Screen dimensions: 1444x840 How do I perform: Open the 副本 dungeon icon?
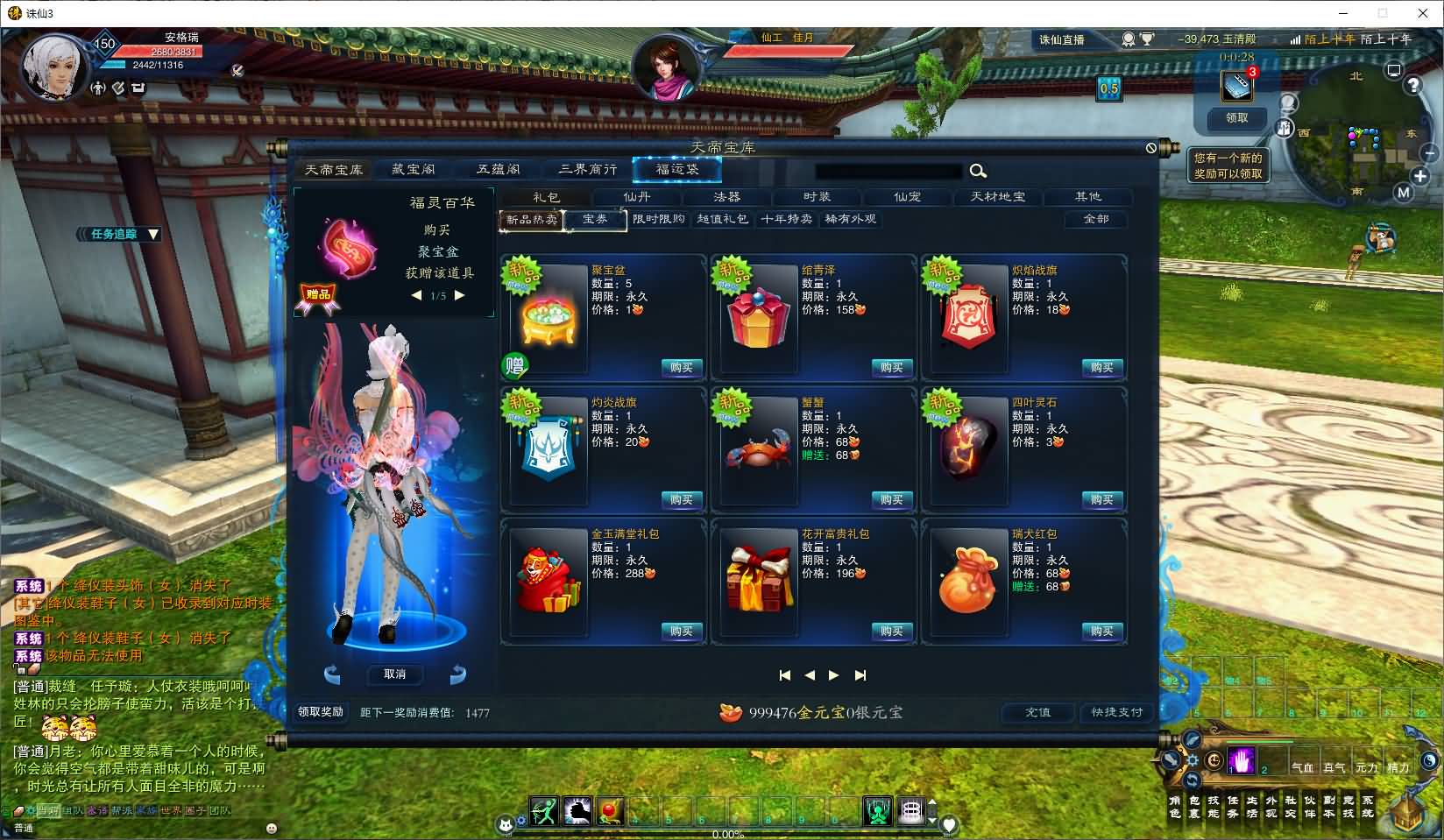(x=1329, y=807)
